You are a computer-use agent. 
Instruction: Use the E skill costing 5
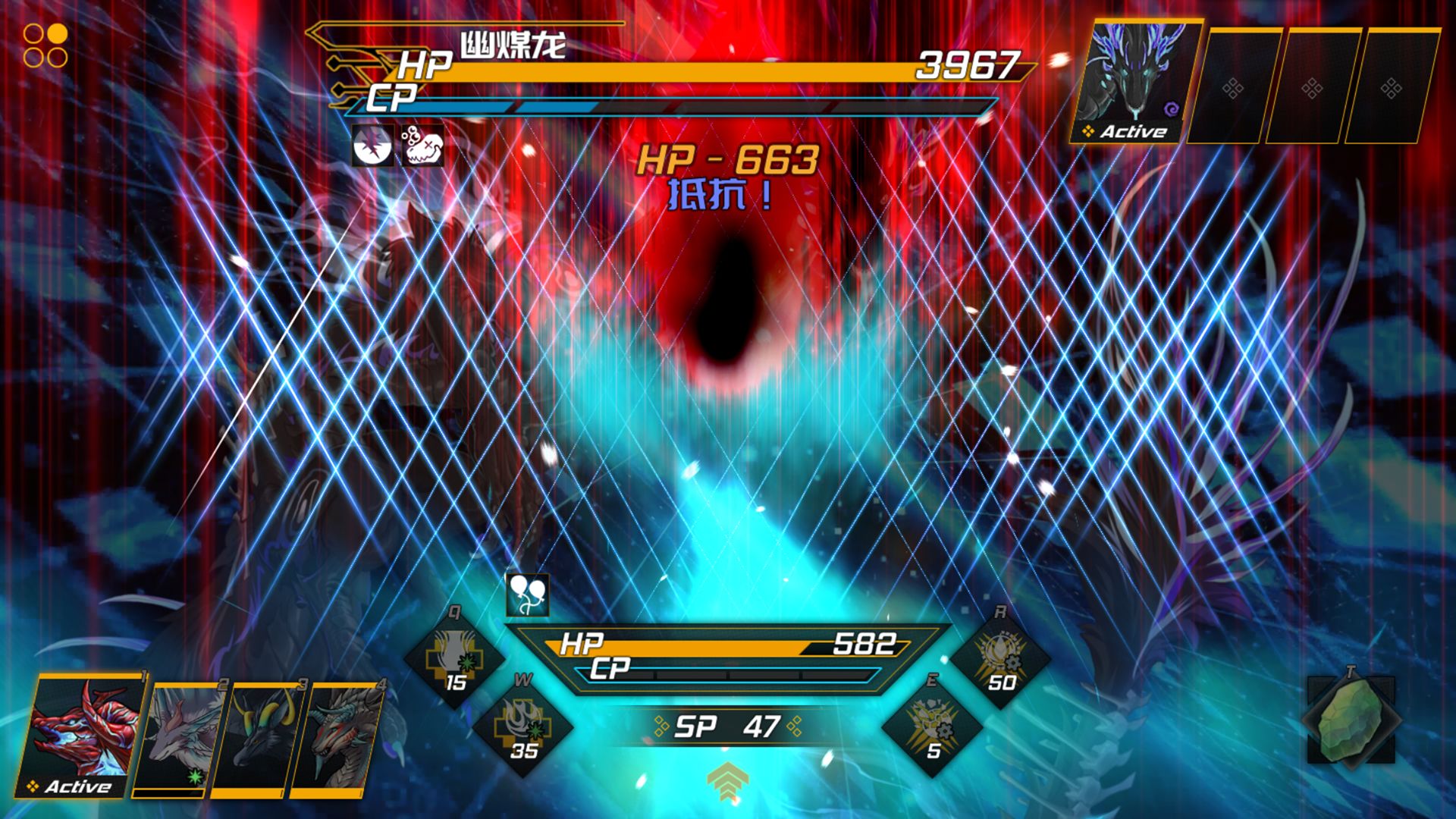[933, 726]
